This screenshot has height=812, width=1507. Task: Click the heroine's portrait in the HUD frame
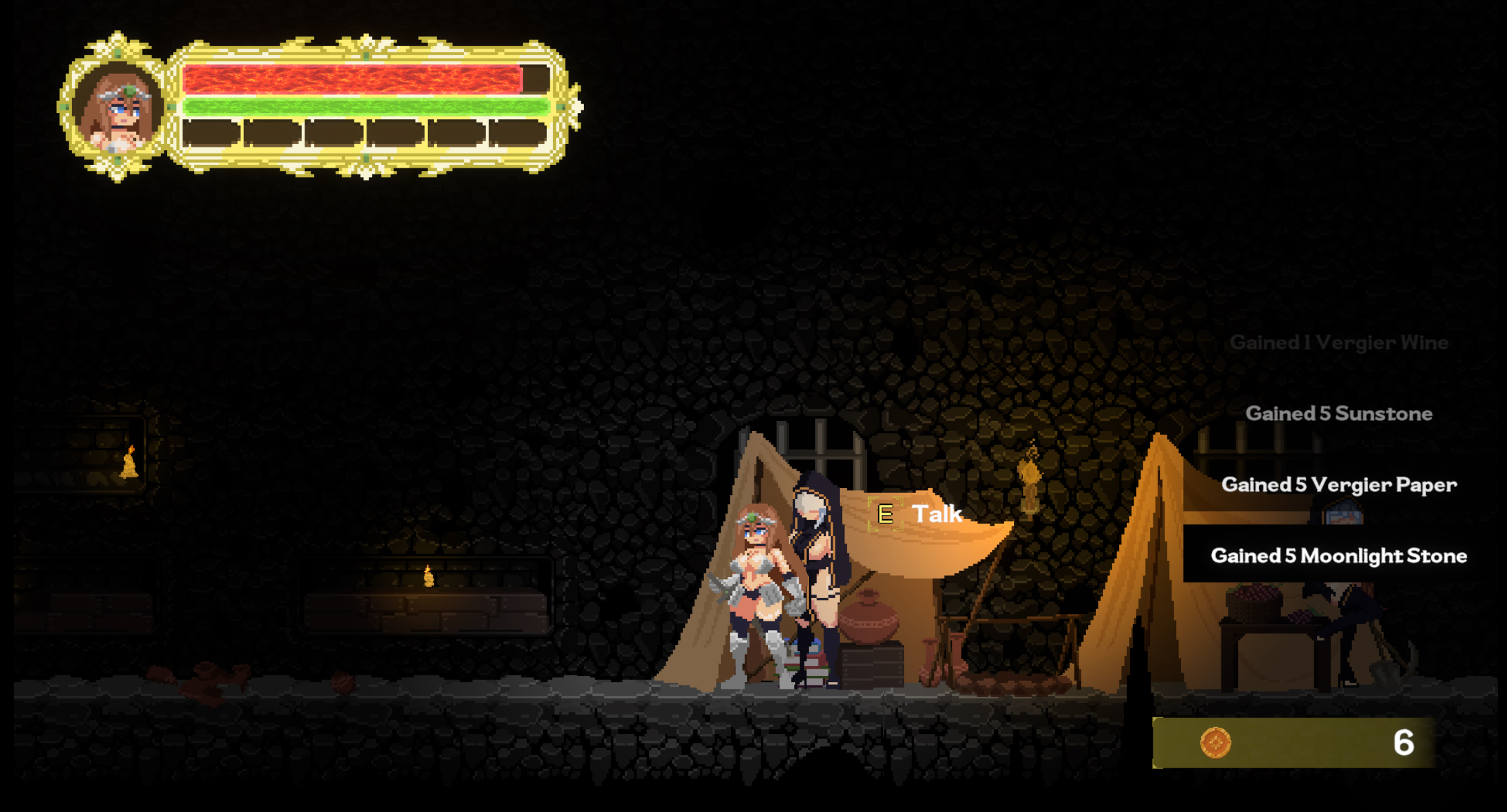[117, 108]
